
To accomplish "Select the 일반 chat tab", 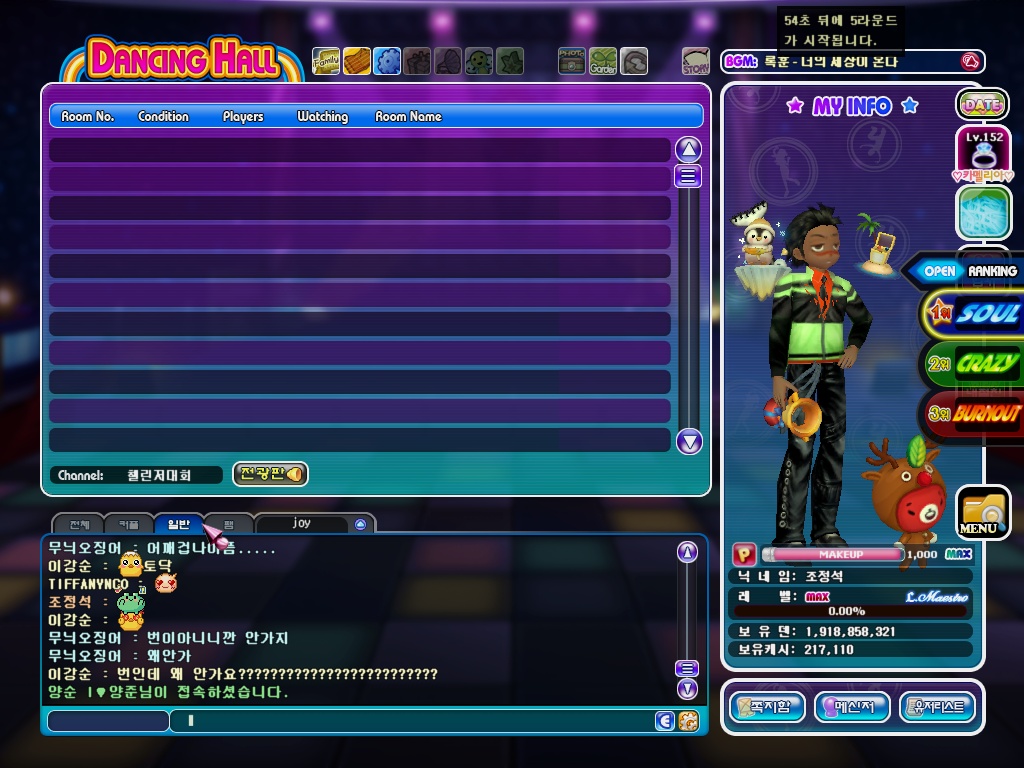I will (178, 524).
